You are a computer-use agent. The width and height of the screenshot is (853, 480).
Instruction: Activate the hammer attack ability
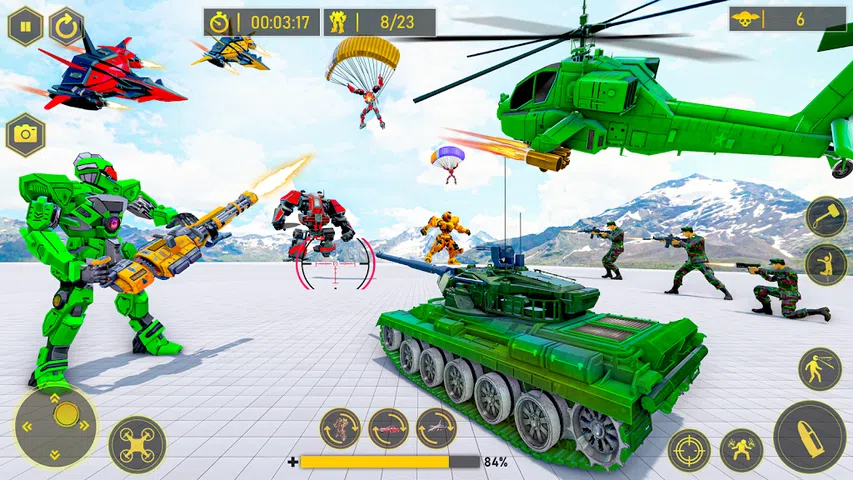[x=826, y=216]
